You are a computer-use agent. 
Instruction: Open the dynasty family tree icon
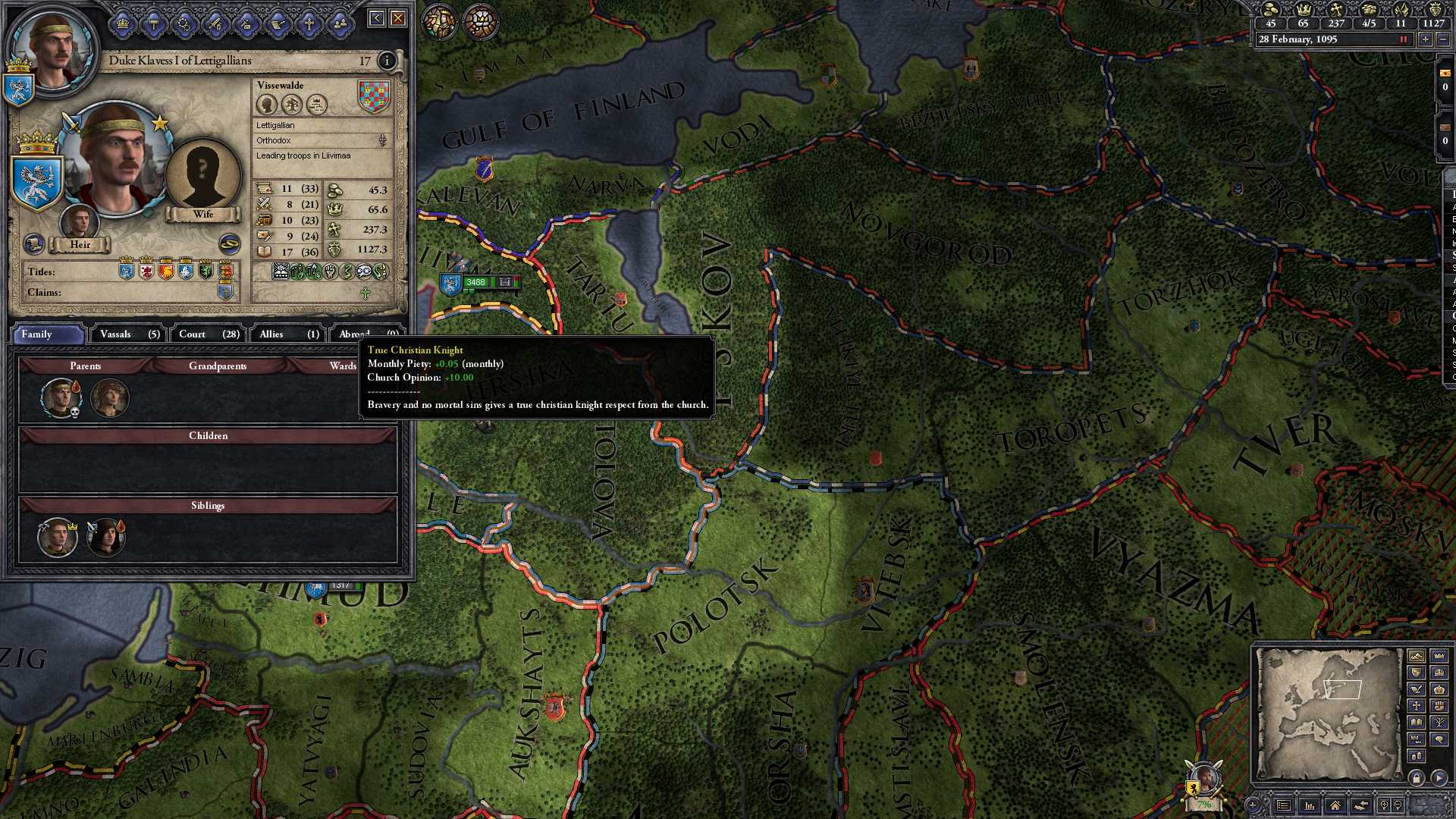pyautogui.click(x=292, y=104)
